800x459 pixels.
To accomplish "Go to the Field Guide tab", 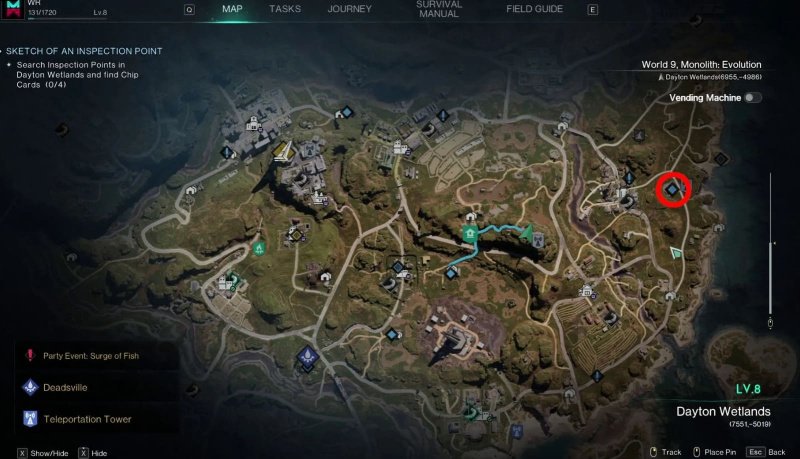I will coord(533,9).
